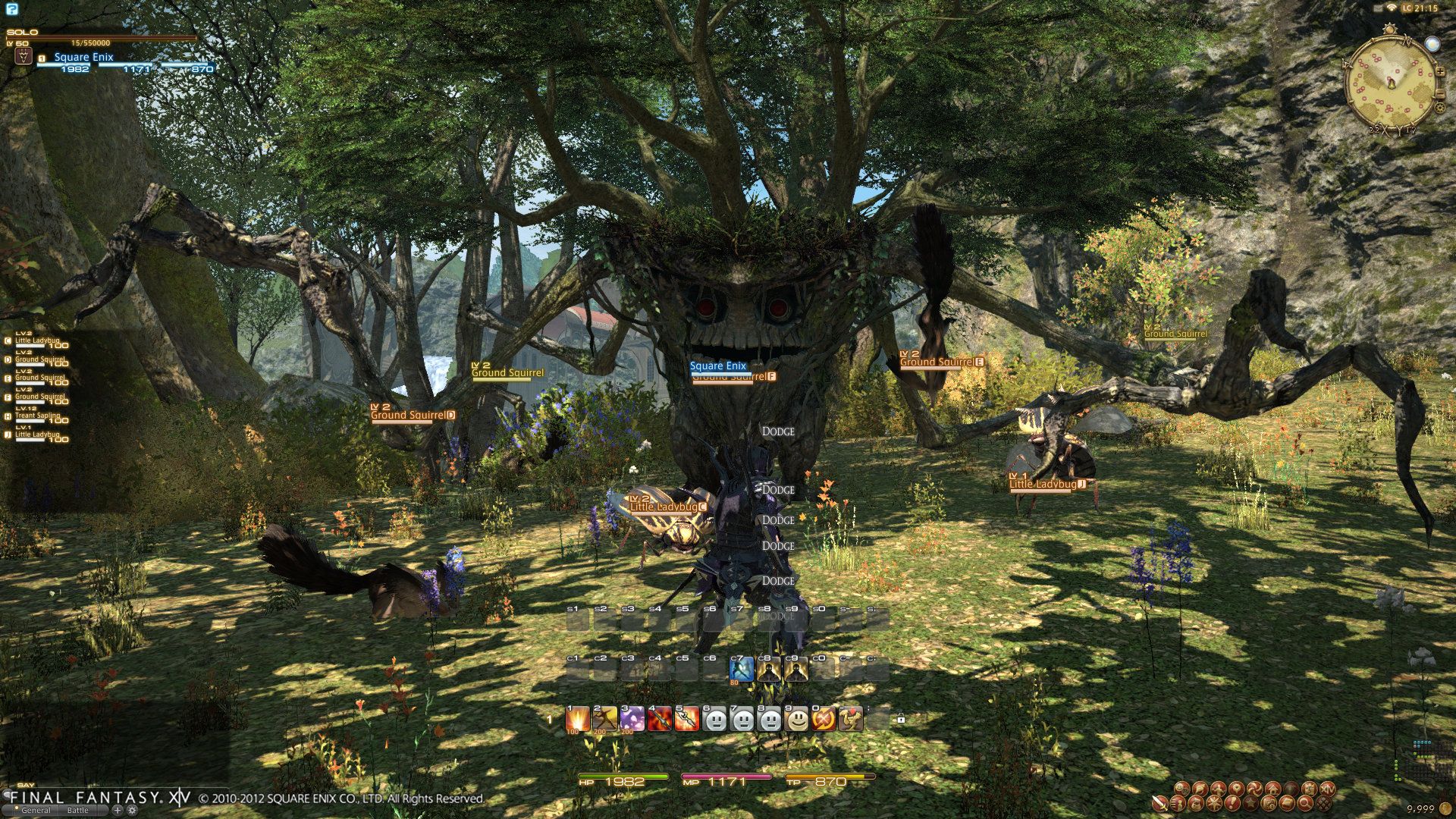
Task: Open chat settings via the gear button
Action: [132, 810]
